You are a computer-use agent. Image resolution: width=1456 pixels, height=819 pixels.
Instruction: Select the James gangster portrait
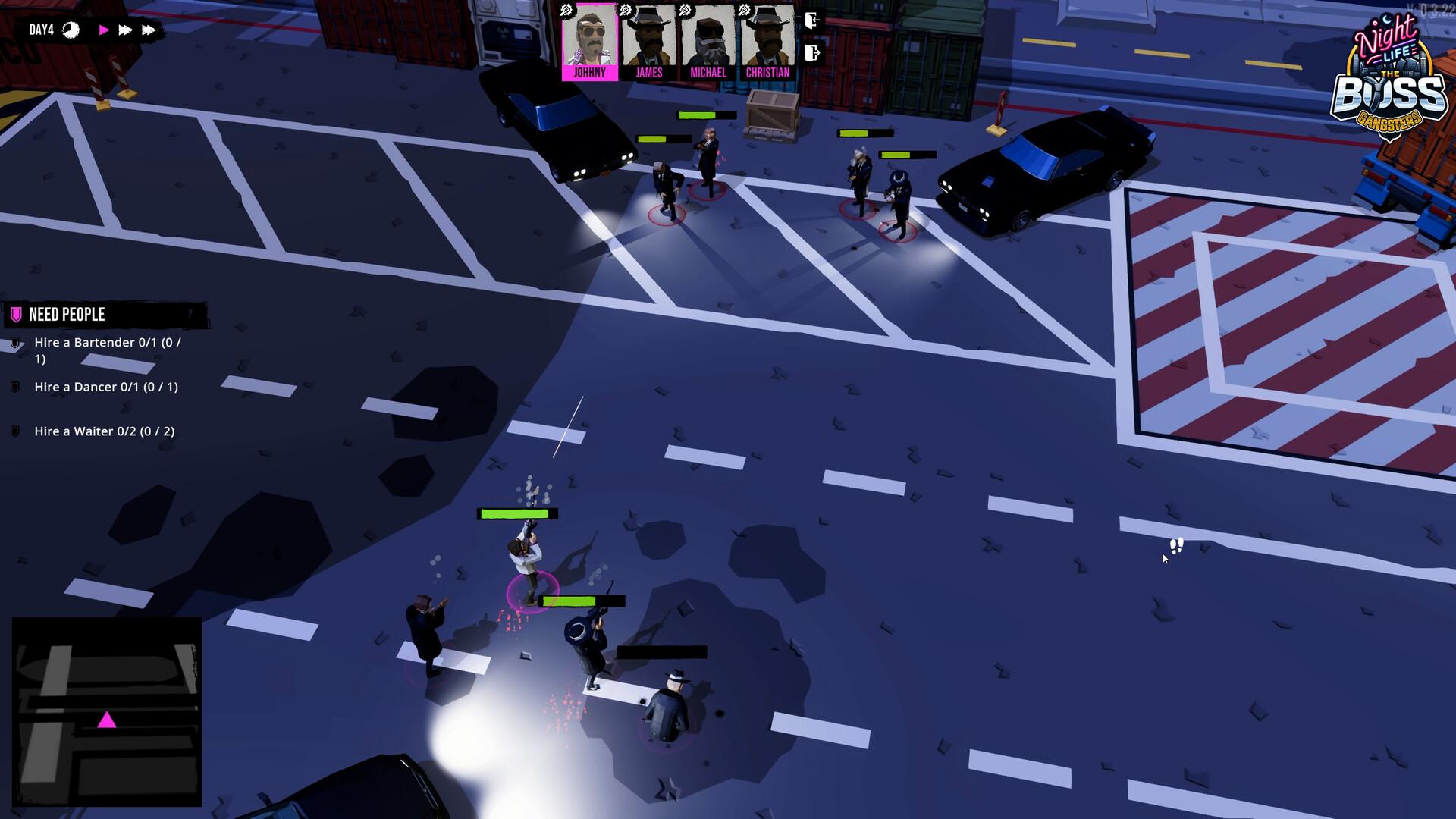click(648, 42)
